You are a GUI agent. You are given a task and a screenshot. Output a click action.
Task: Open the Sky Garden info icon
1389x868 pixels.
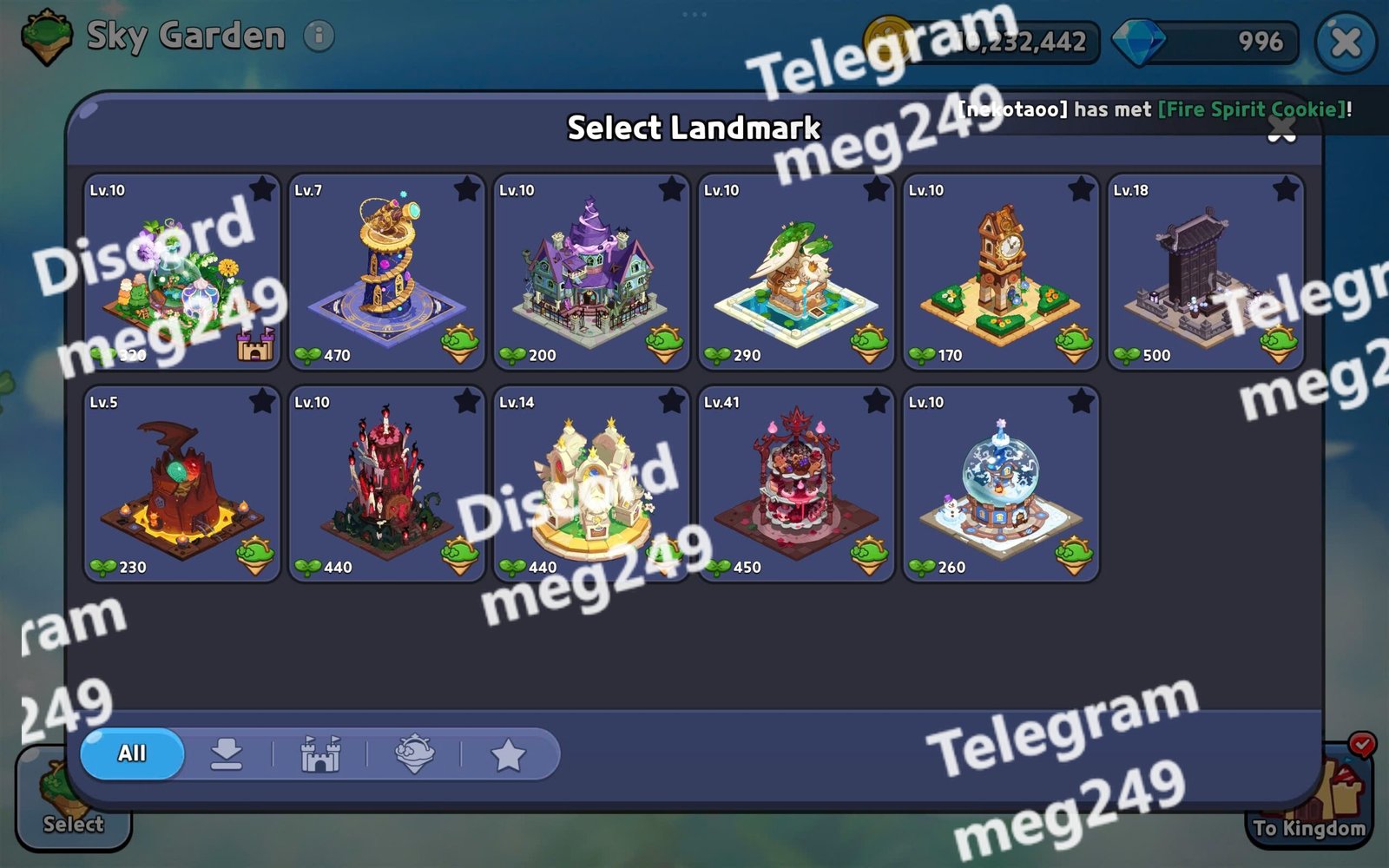tap(319, 36)
